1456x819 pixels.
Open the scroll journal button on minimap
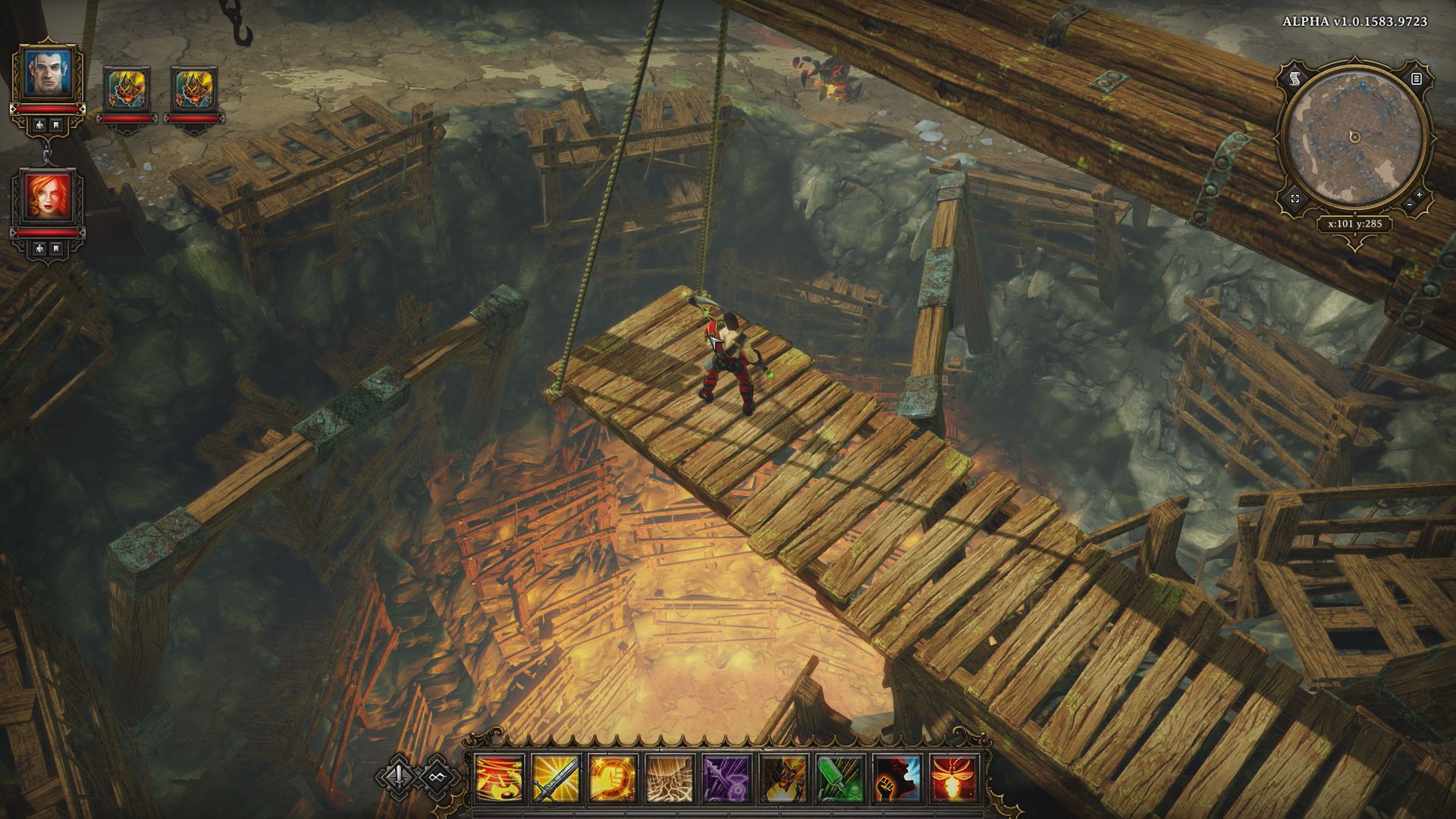(1294, 78)
